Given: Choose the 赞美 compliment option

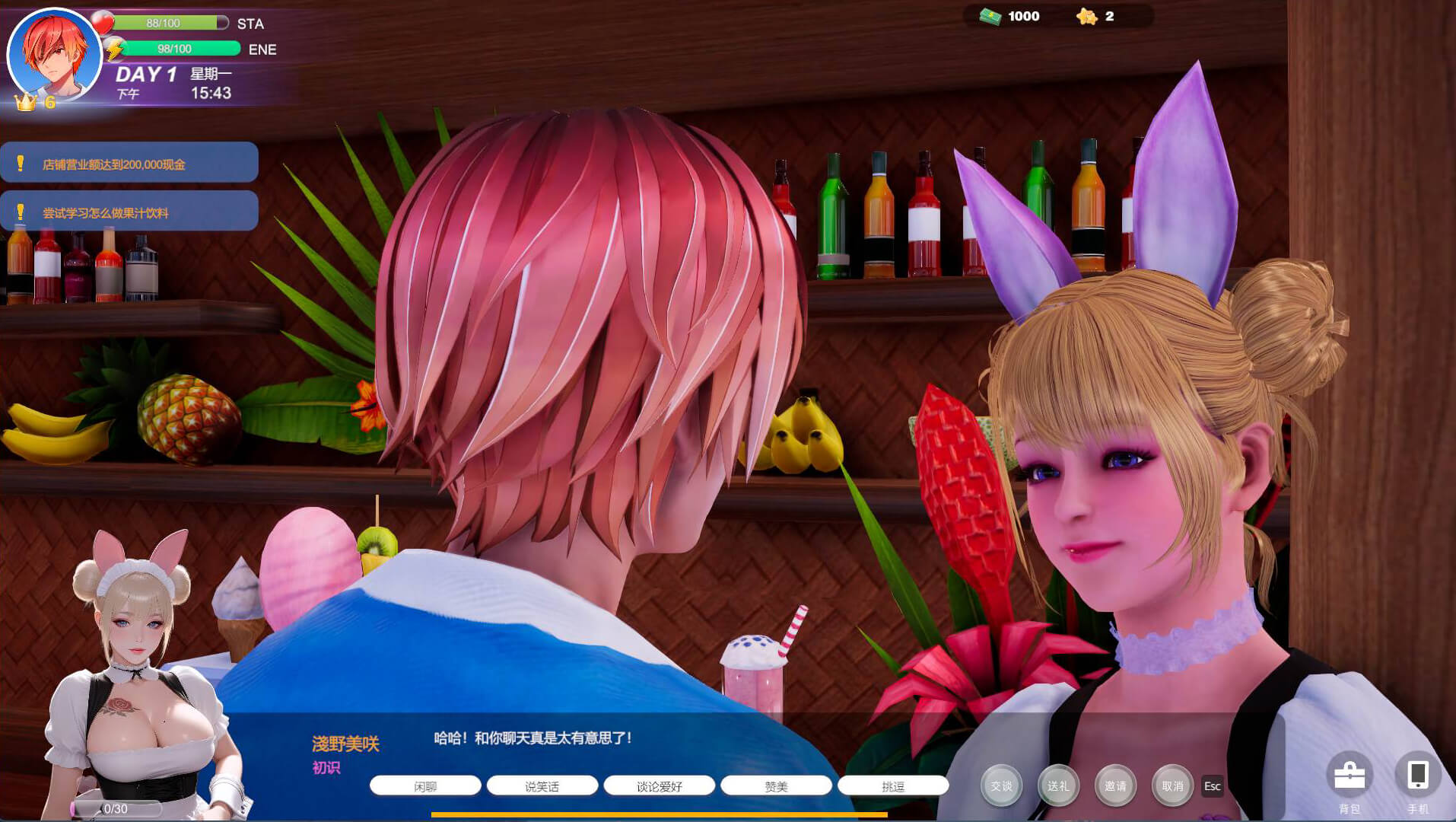Looking at the screenshot, I should coord(776,786).
